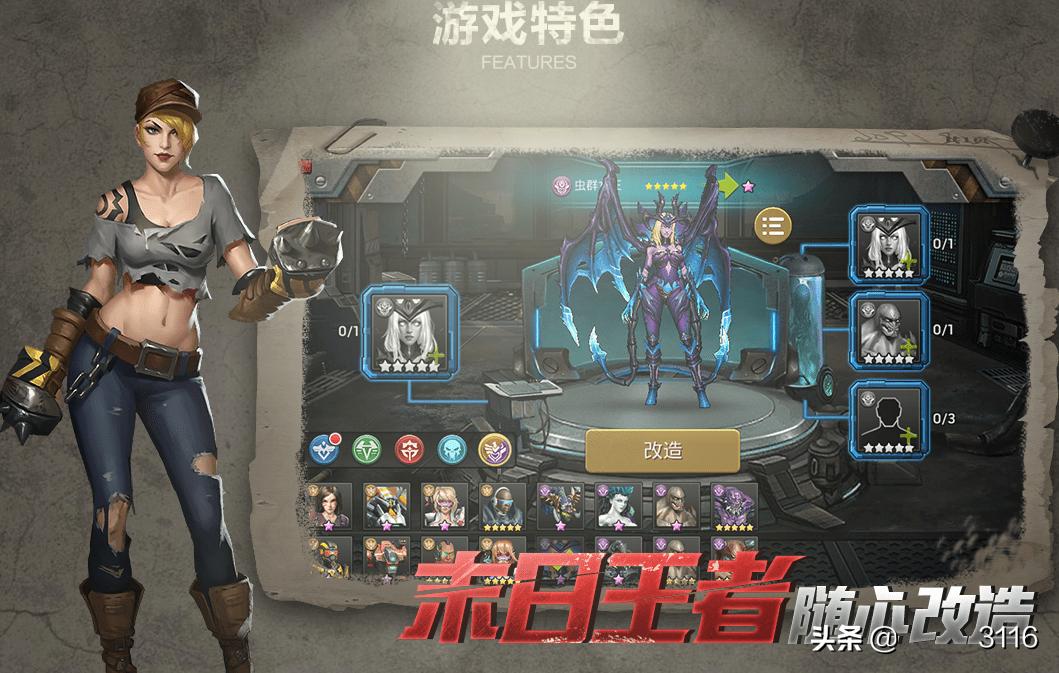Select the cyan skull faction filter
This screenshot has width=1059, height=673.
click(452, 449)
